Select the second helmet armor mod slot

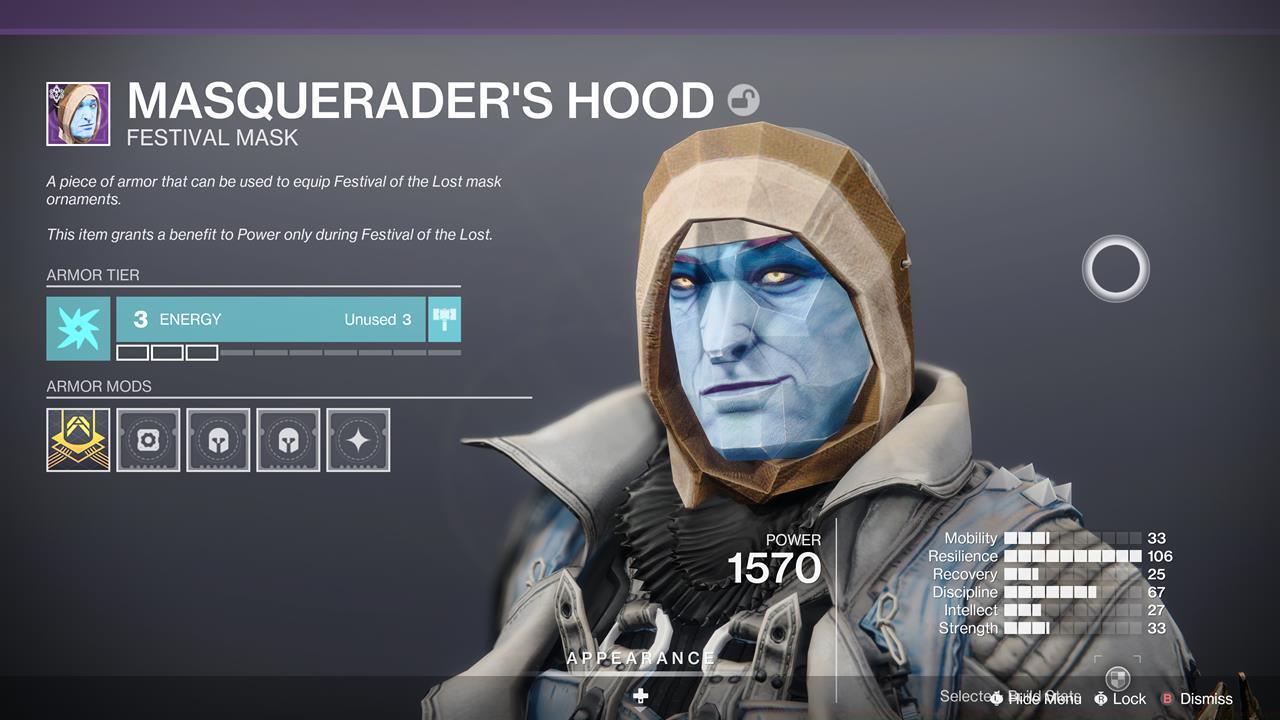pyautogui.click(x=288, y=439)
